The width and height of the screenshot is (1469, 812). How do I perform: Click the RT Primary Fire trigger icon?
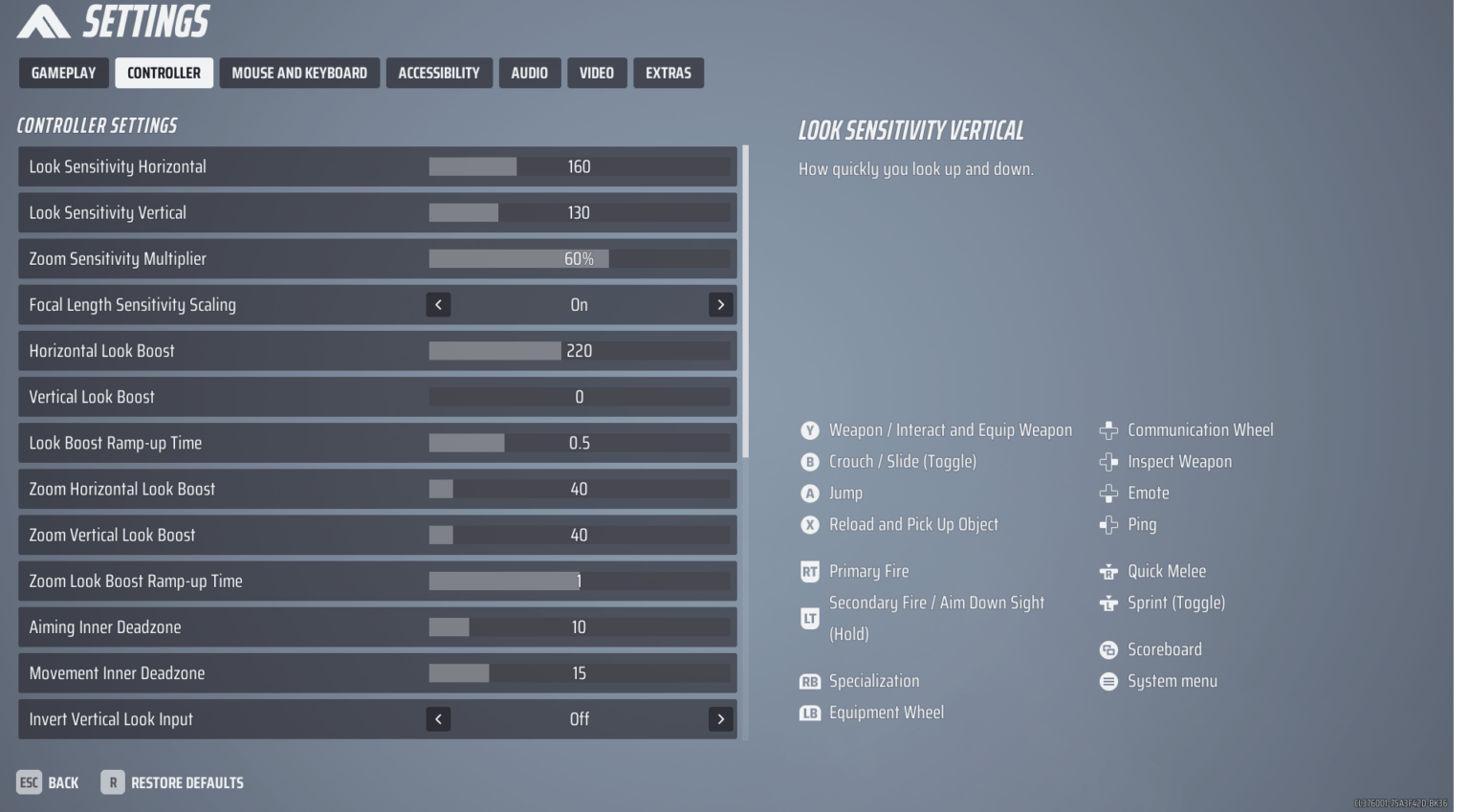pyautogui.click(x=810, y=571)
